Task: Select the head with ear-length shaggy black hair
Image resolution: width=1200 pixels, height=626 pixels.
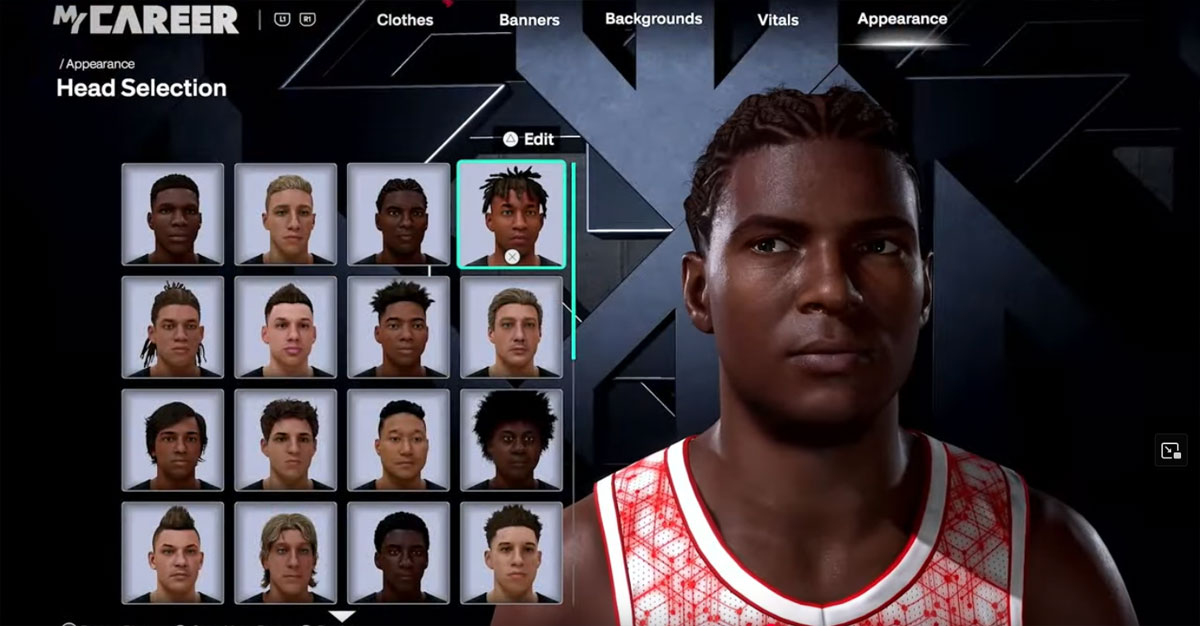Action: (173, 440)
